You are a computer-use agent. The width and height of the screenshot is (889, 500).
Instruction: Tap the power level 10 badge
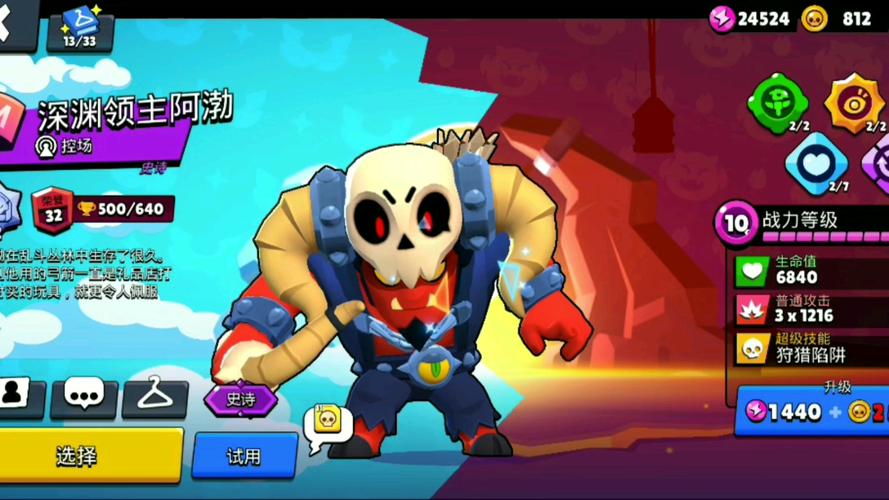(x=735, y=221)
